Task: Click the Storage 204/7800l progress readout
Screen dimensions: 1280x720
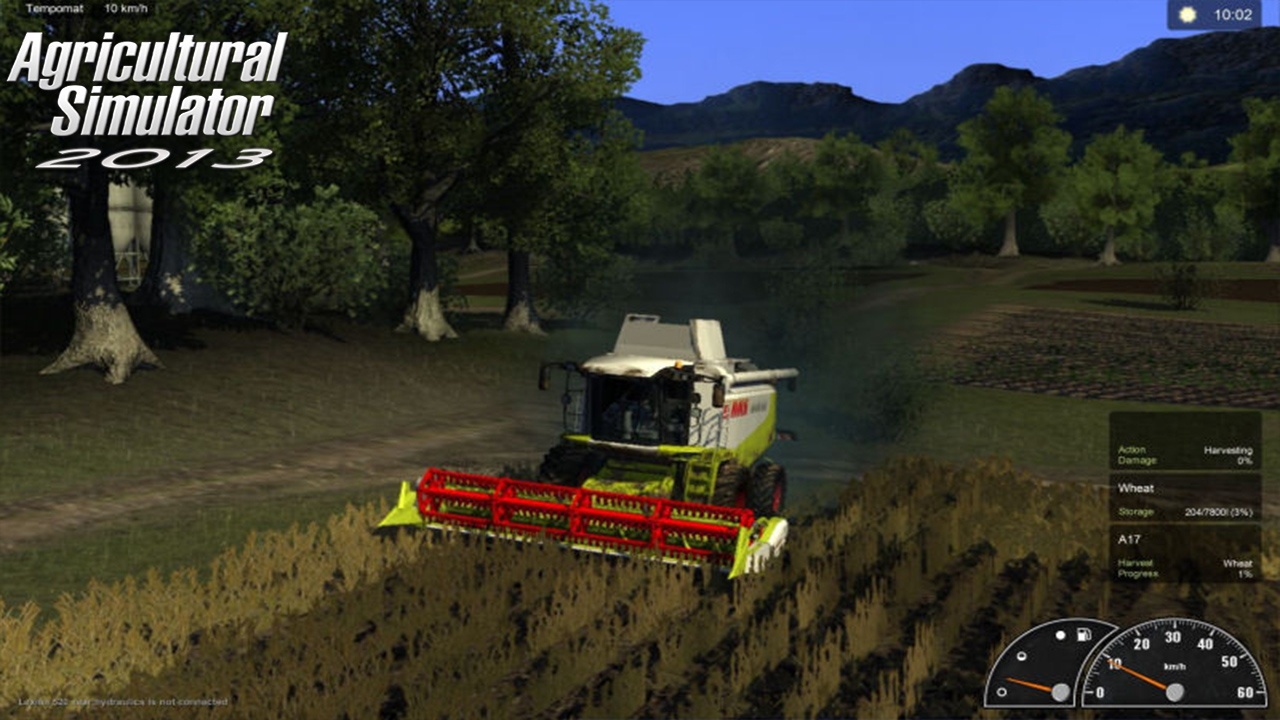Action: coord(1217,512)
